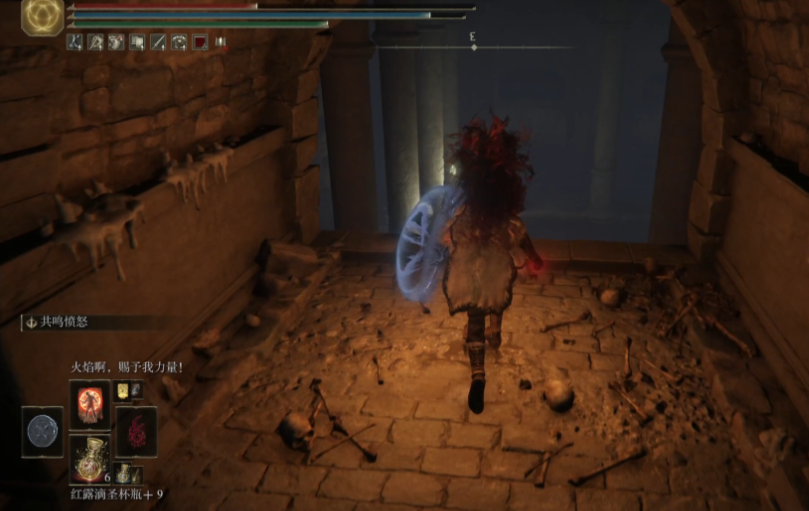Image resolution: width=809 pixels, height=511 pixels.
Task: Select the round shield left-hand slot
Action: (x=43, y=431)
